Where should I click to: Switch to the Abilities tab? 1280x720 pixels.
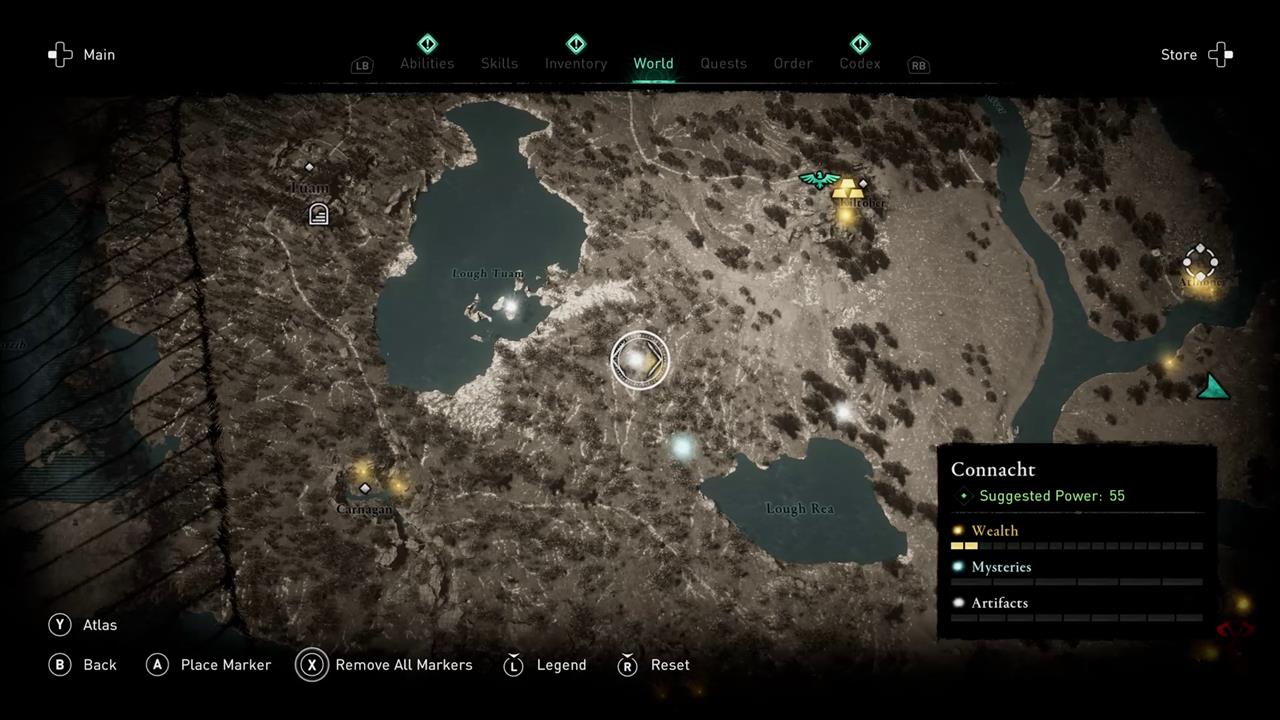427,63
